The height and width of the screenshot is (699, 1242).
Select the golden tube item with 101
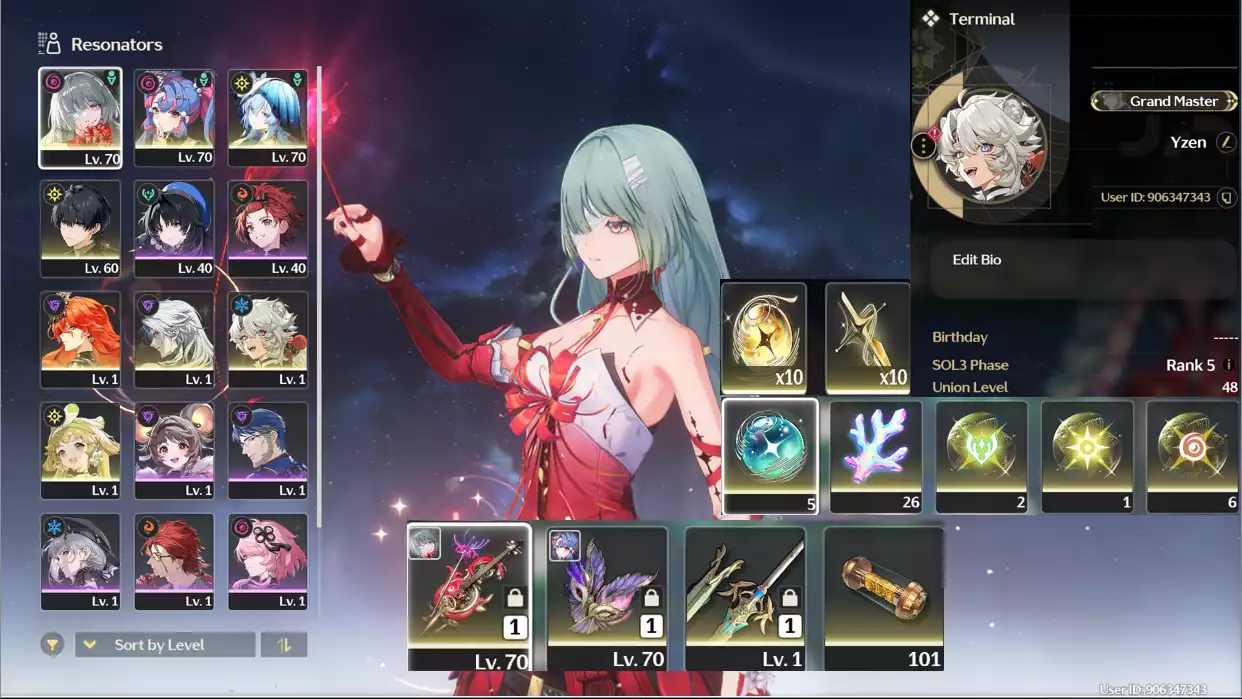883,597
